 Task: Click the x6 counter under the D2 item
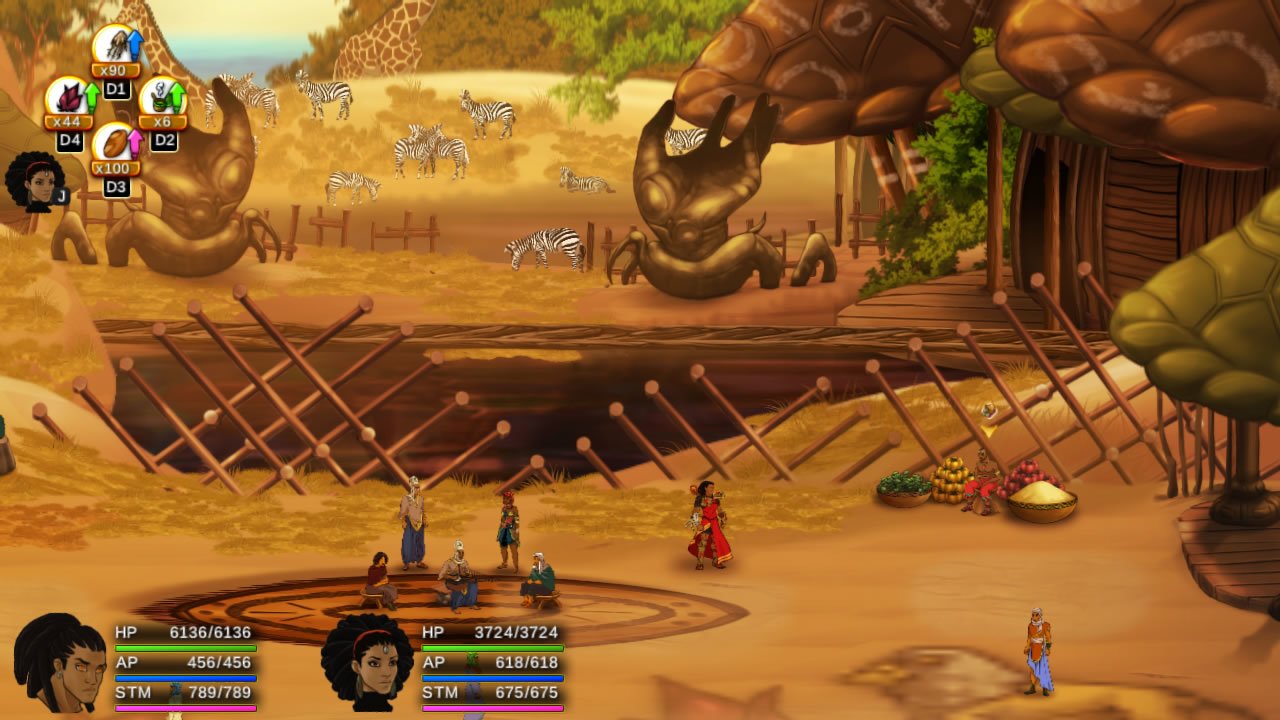161,121
